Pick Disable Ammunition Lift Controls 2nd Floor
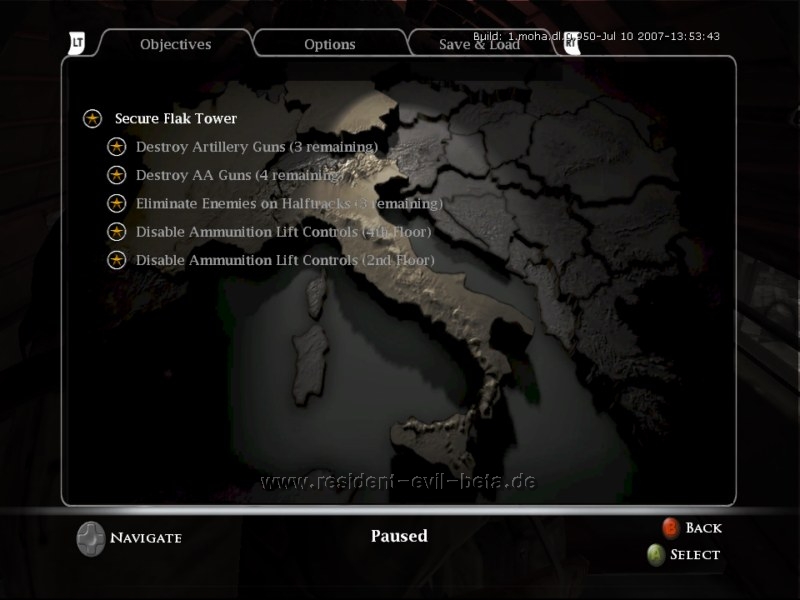The height and width of the screenshot is (600, 800). 284,260
